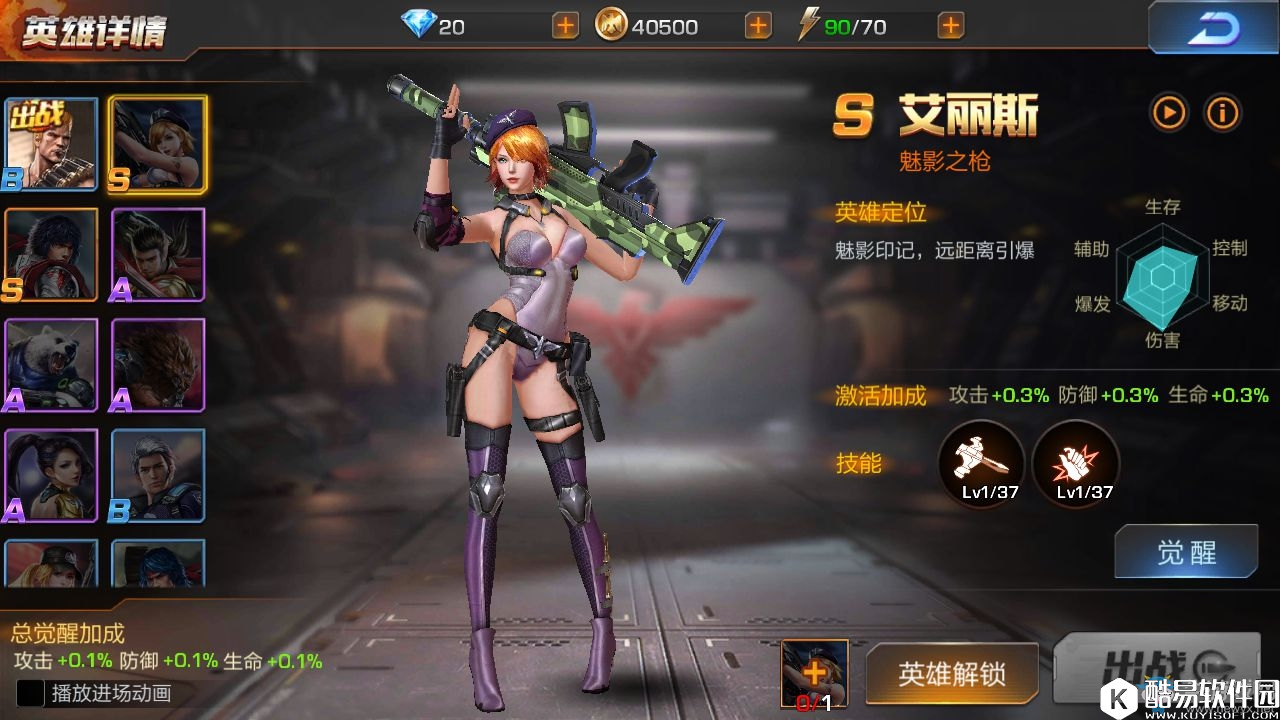This screenshot has width=1280, height=720.
Task: Select the bear hero thumbnail
Action: click(x=51, y=367)
